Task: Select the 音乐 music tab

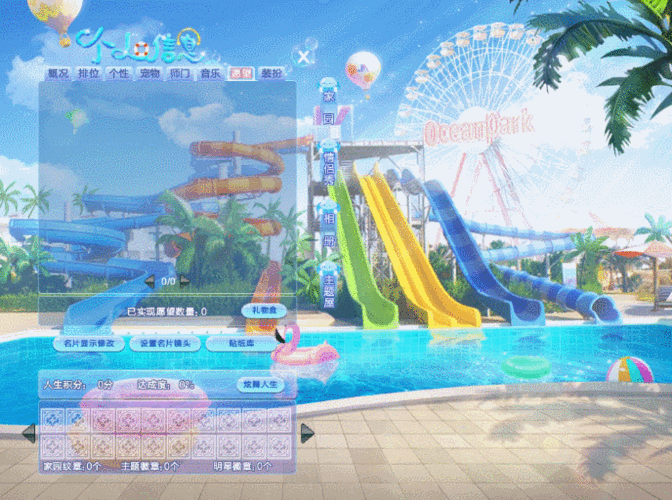Action: click(x=210, y=74)
